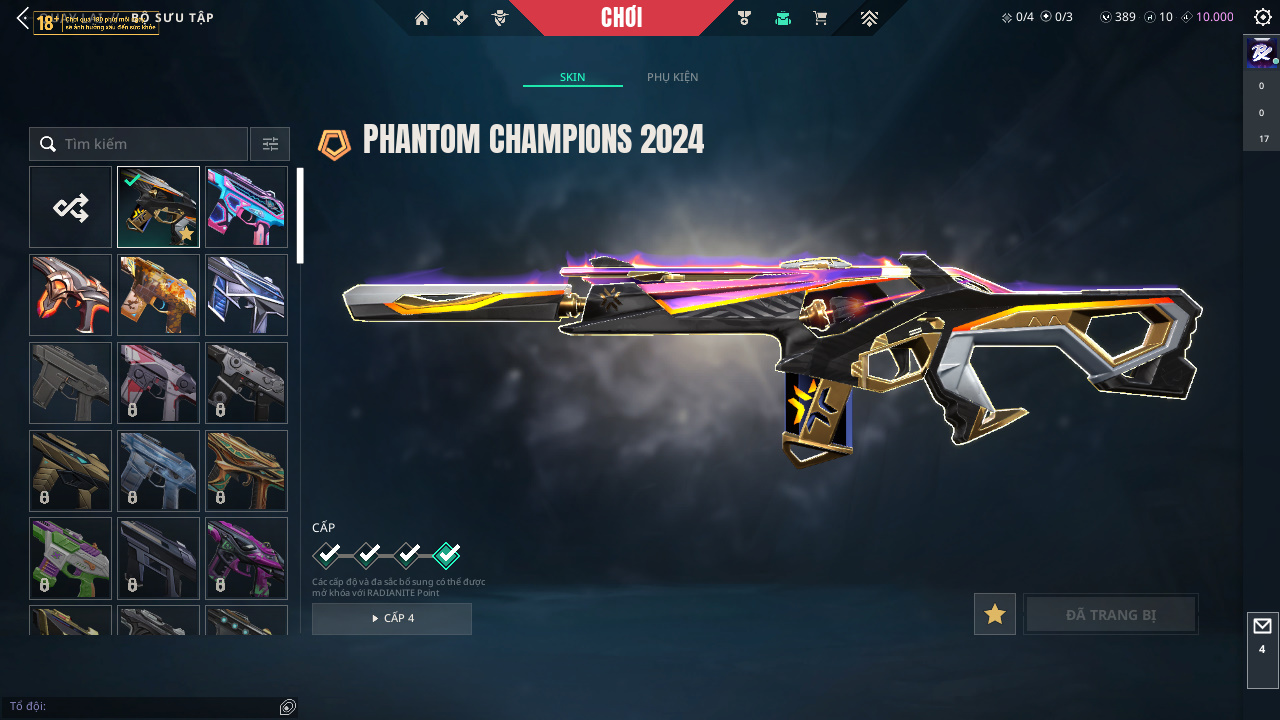Image resolution: width=1280 pixels, height=720 pixels.
Task: Open the home screen icon
Action: 422,18
